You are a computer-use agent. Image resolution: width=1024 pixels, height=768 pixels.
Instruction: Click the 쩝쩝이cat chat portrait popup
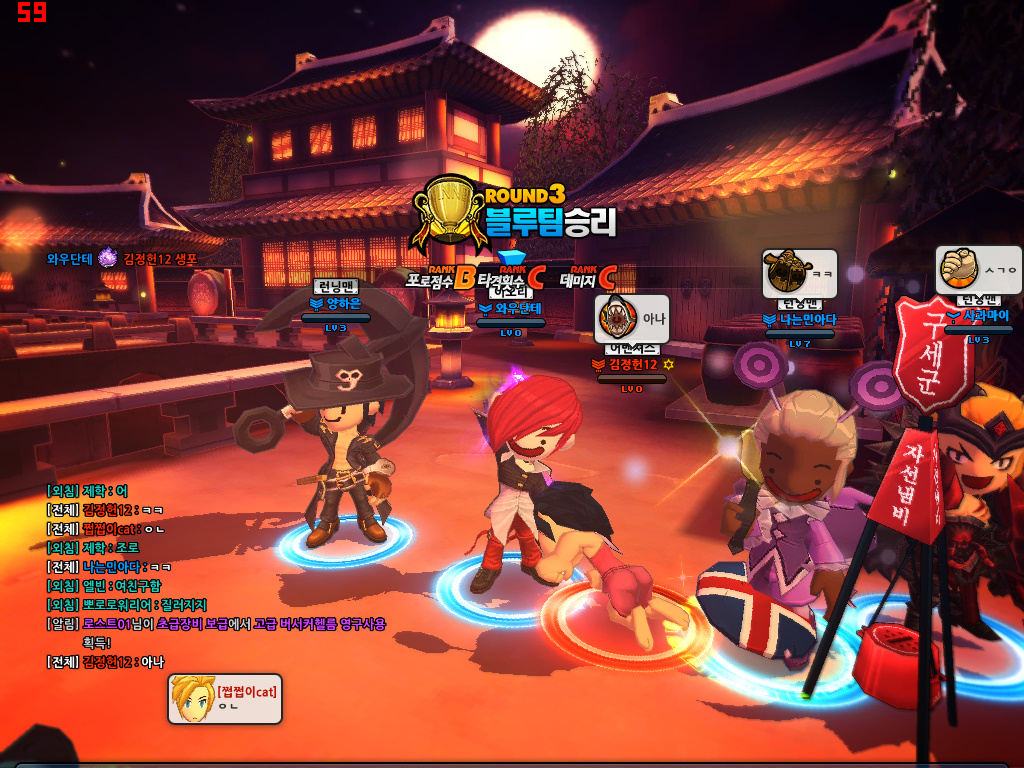225,698
